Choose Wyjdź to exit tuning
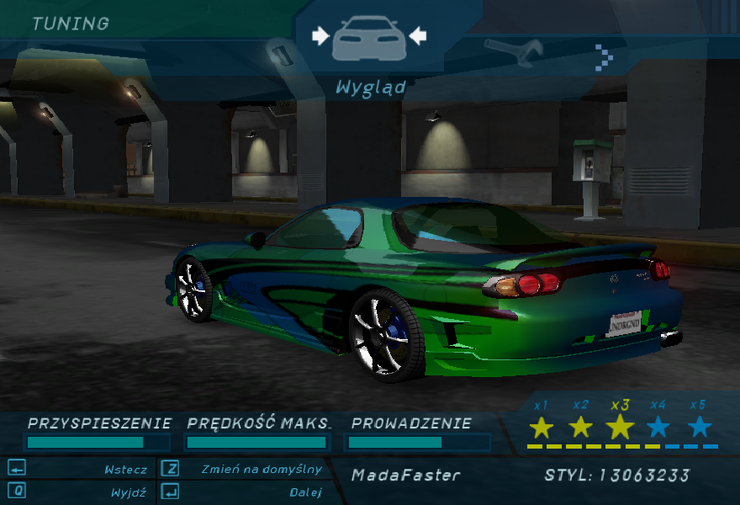Screen dimensions: 740x505 (129, 492)
